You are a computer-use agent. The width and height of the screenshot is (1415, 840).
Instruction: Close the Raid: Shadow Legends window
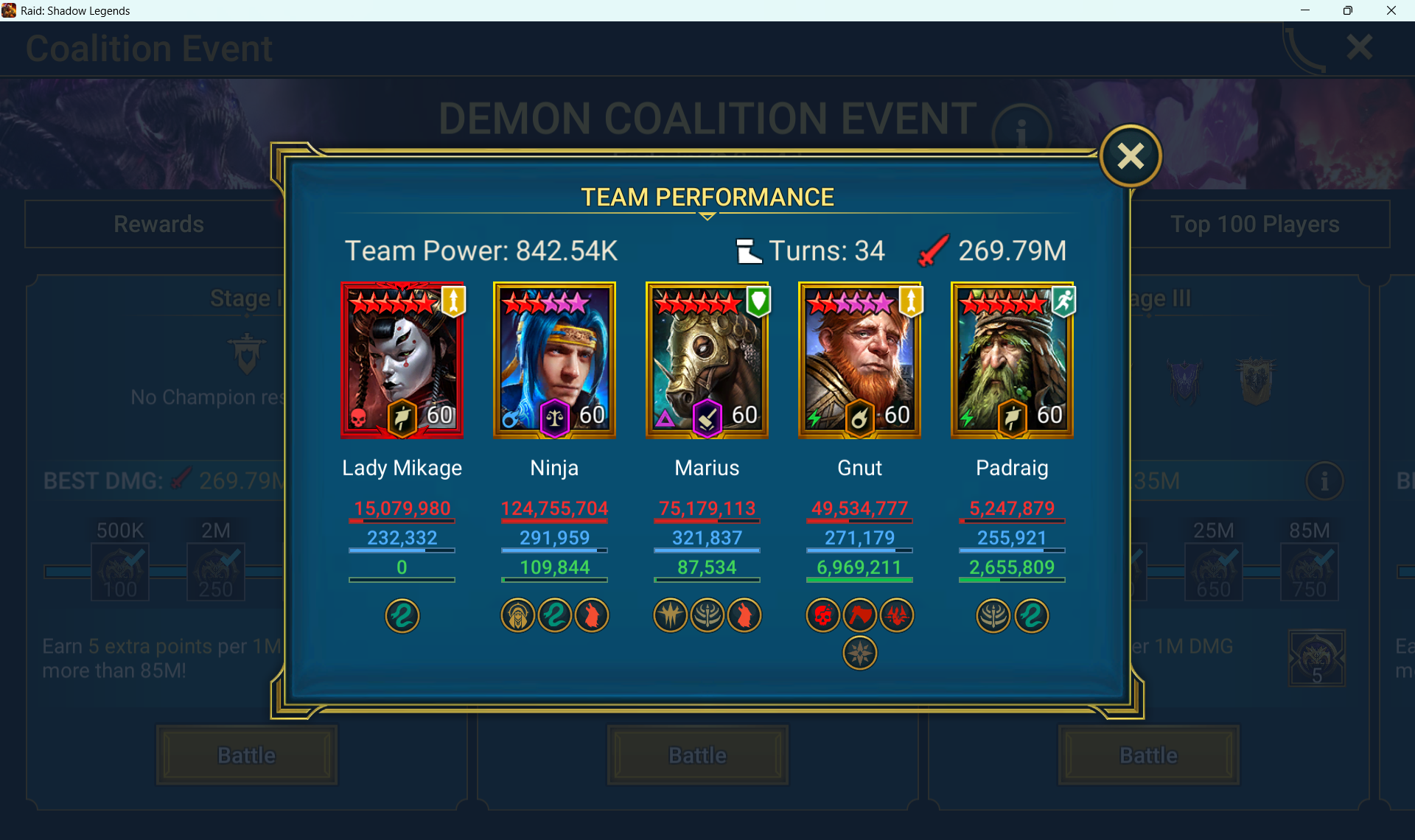click(x=1391, y=10)
